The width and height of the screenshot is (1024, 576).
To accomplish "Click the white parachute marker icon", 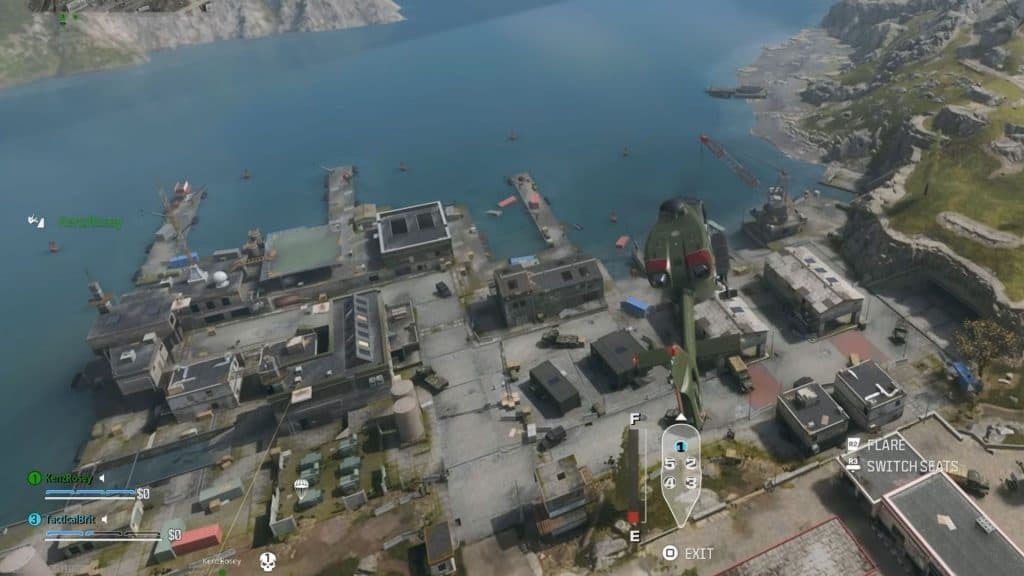I will [x=300, y=488].
